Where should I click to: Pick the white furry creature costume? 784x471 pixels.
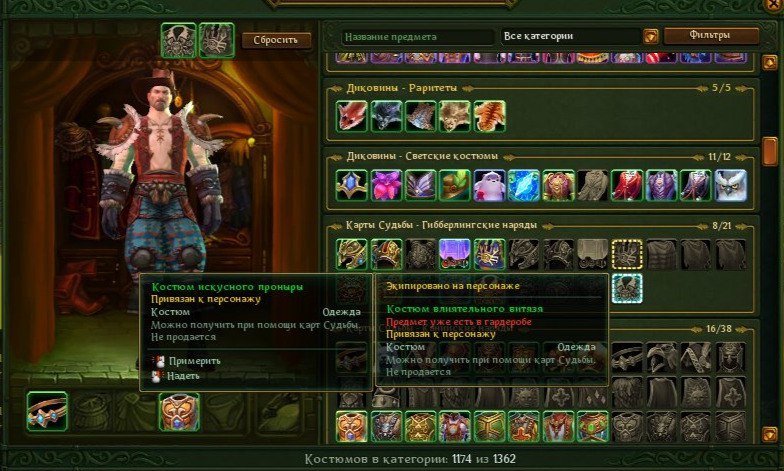point(489,185)
